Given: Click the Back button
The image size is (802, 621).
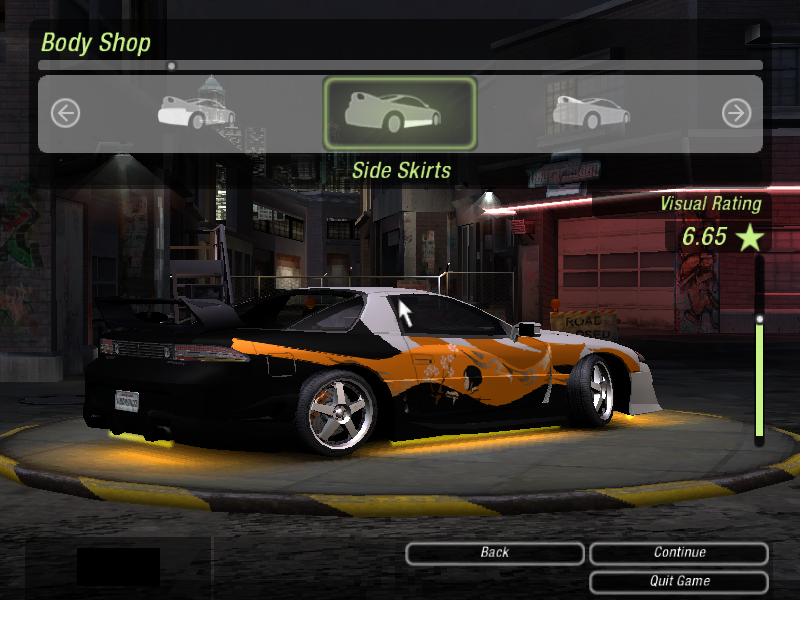Looking at the screenshot, I should [495, 553].
